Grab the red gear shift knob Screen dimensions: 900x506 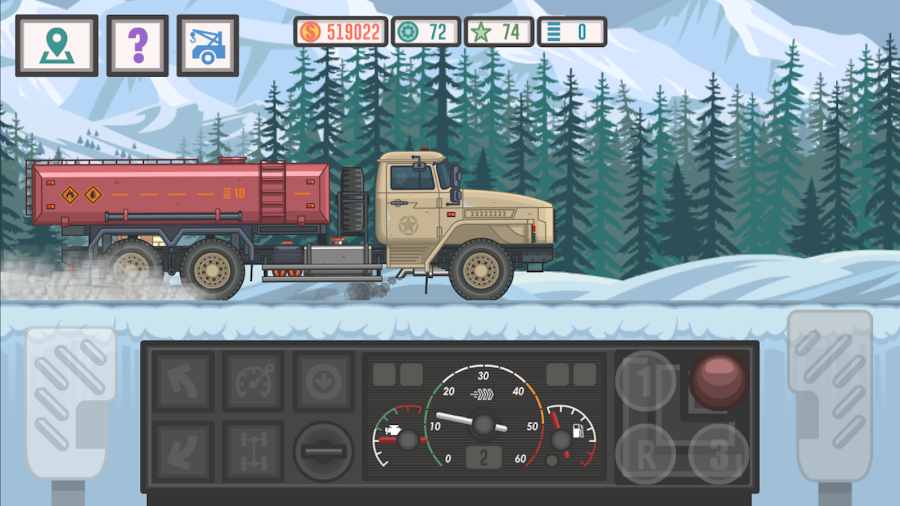(x=717, y=381)
